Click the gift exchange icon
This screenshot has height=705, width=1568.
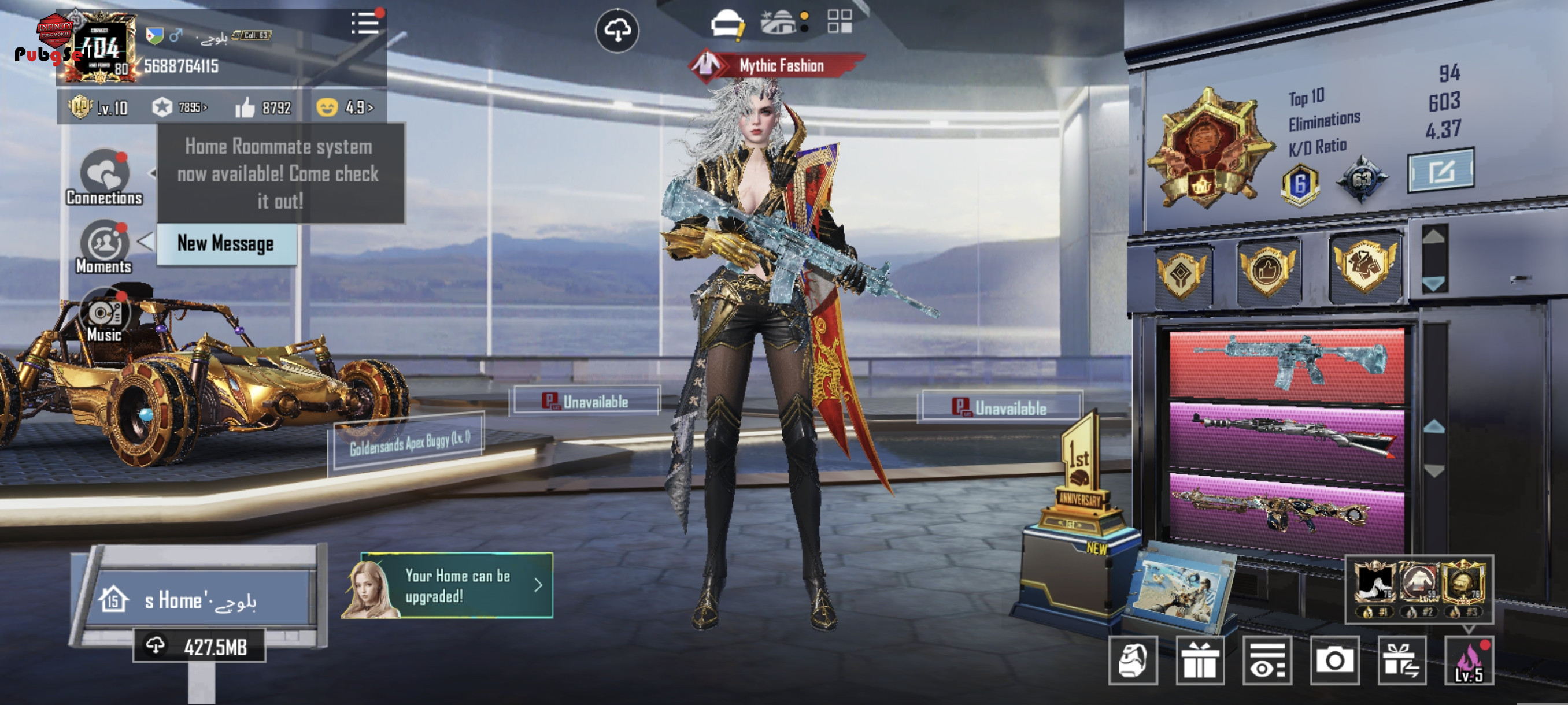1401,661
